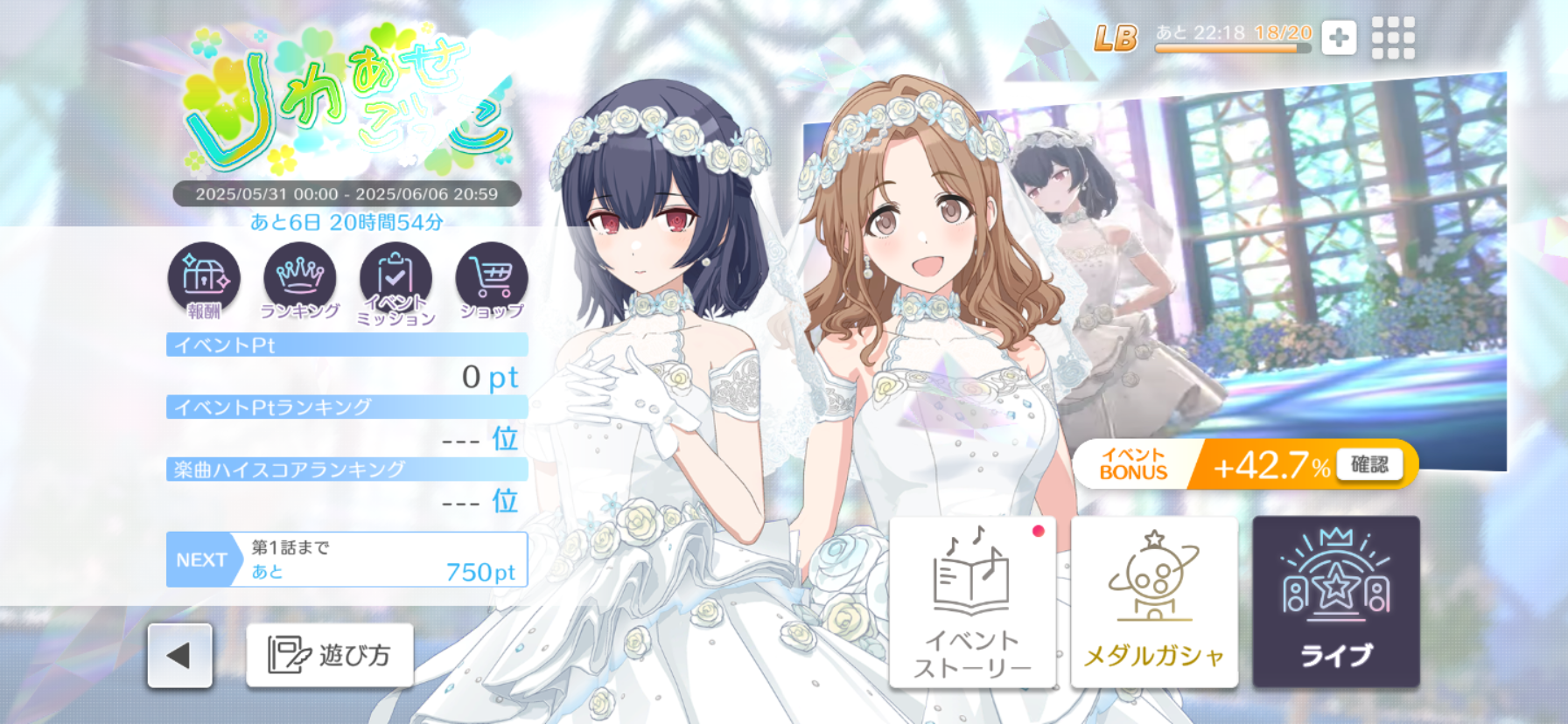
Task: View the NEXT story unlock progress panel
Action: (x=347, y=560)
